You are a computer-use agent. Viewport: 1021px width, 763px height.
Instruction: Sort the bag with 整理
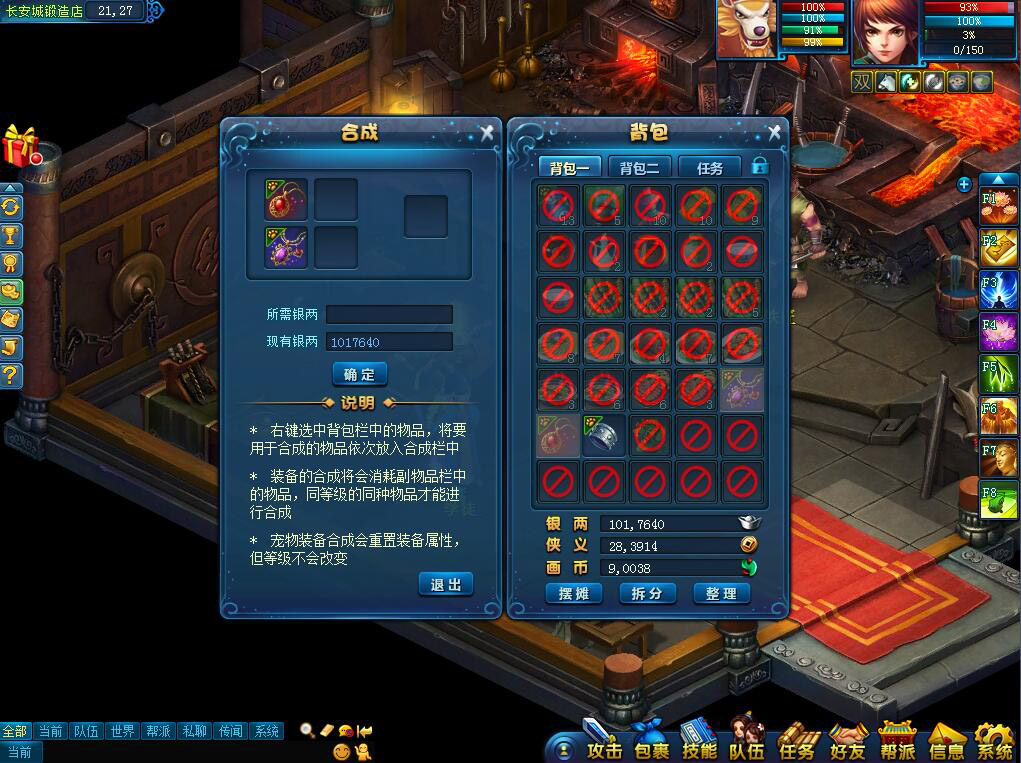click(720, 593)
